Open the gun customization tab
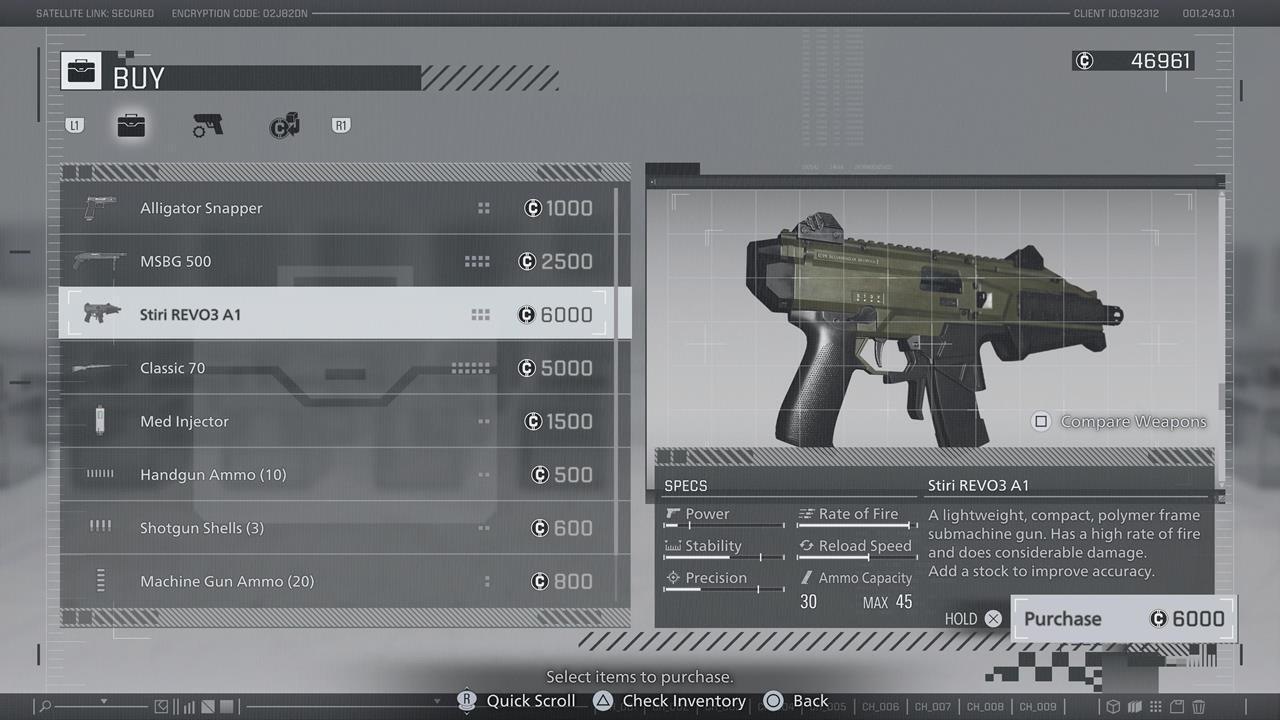1280x720 pixels. [208, 126]
